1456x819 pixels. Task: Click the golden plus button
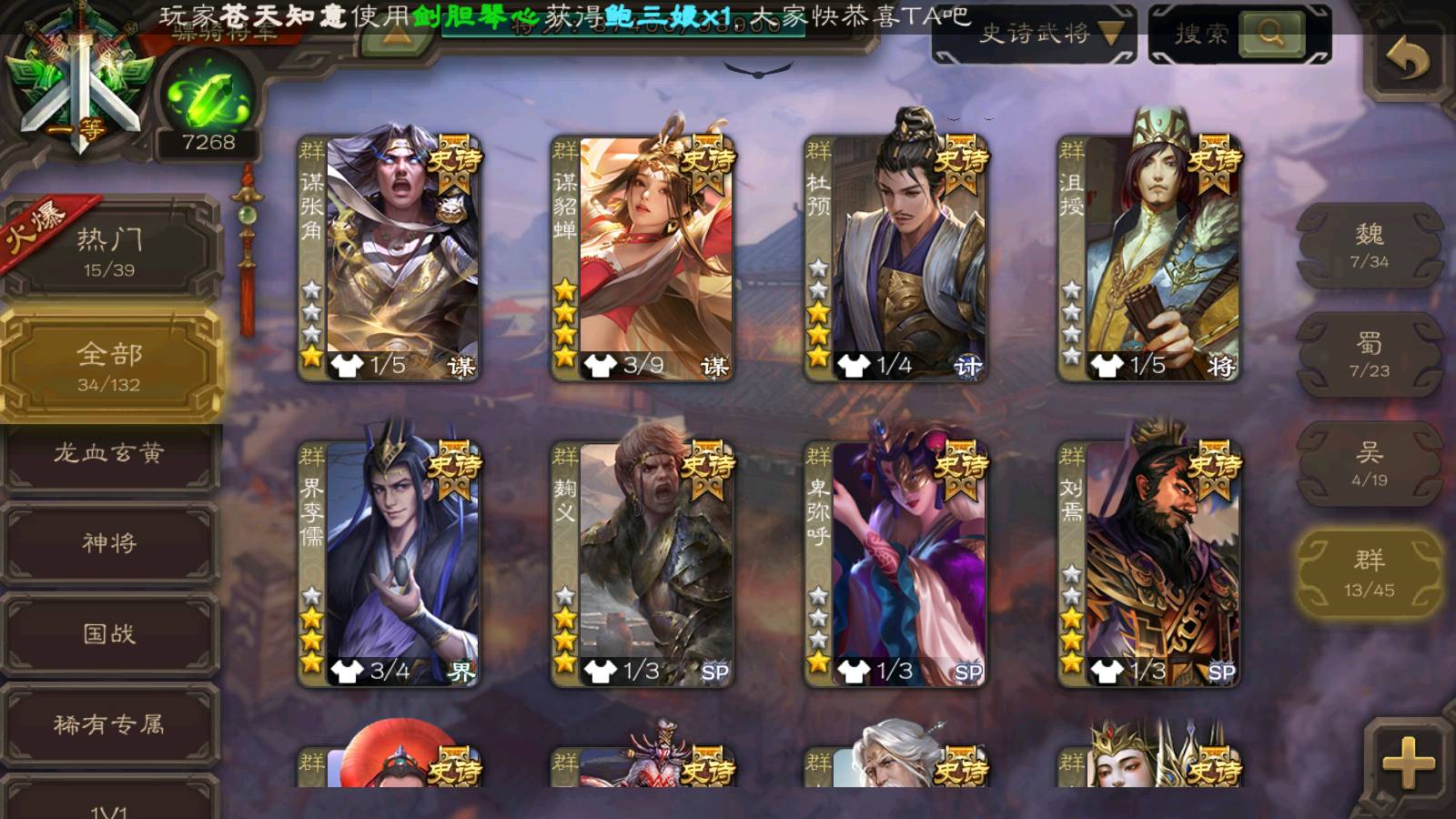click(x=1407, y=761)
